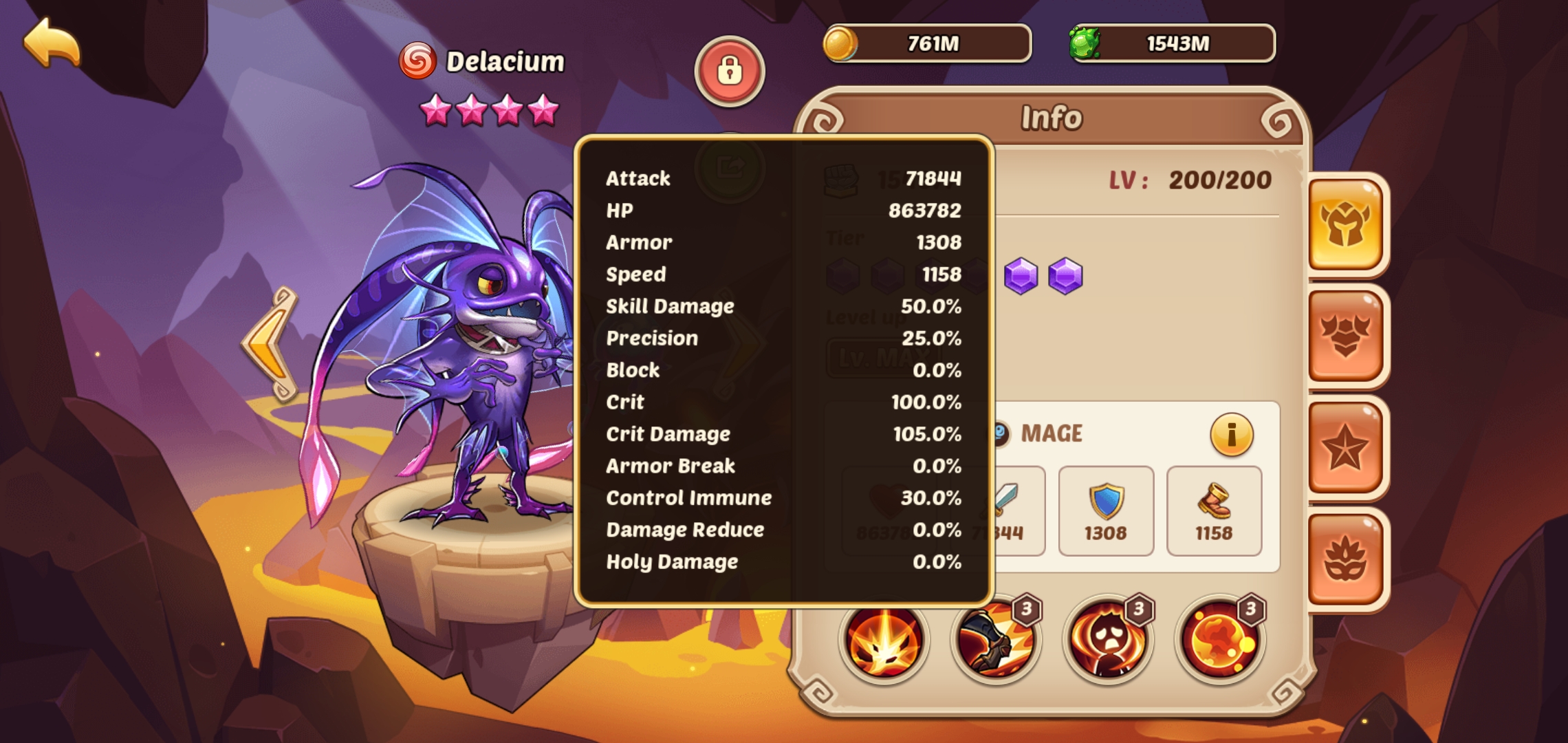
Task: Click the red lock icon above the hero
Action: coord(730,70)
